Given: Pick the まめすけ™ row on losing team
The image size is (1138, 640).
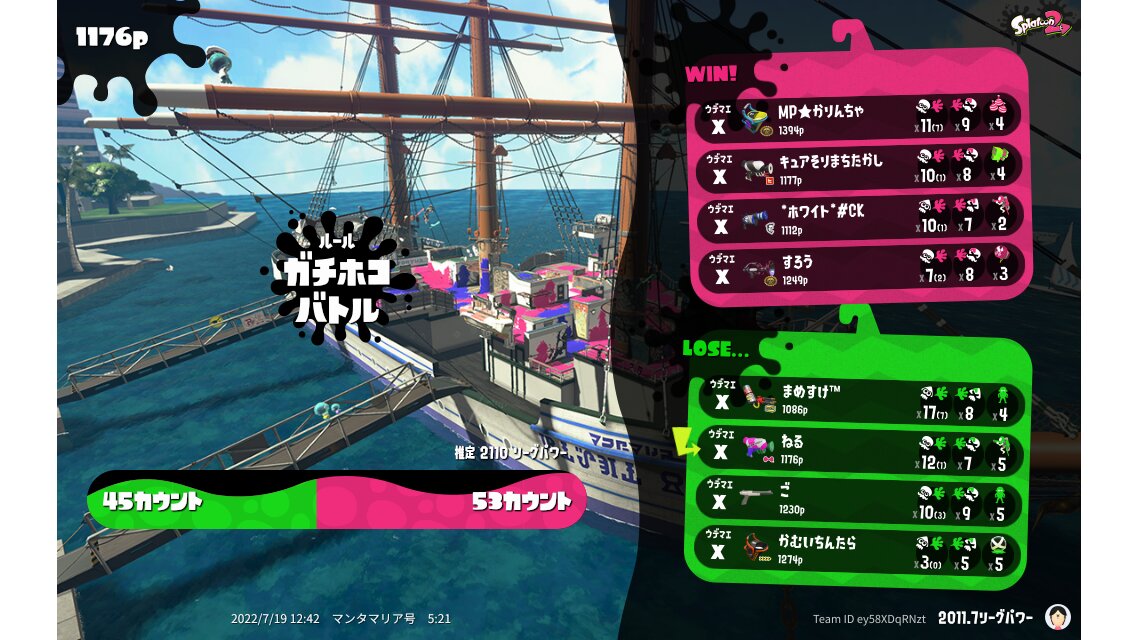Looking at the screenshot, I should coord(858,401).
